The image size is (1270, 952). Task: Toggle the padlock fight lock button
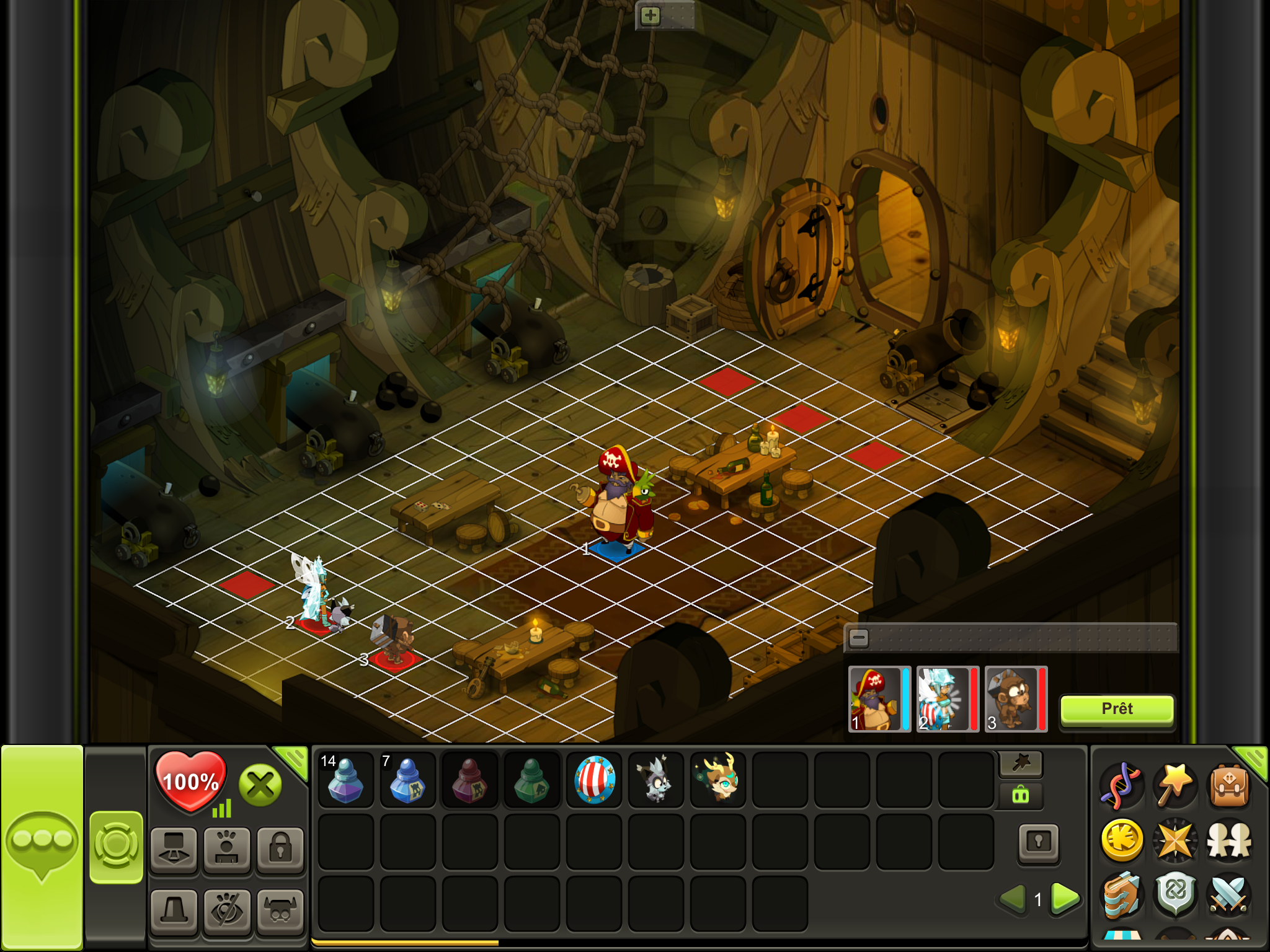tap(280, 848)
